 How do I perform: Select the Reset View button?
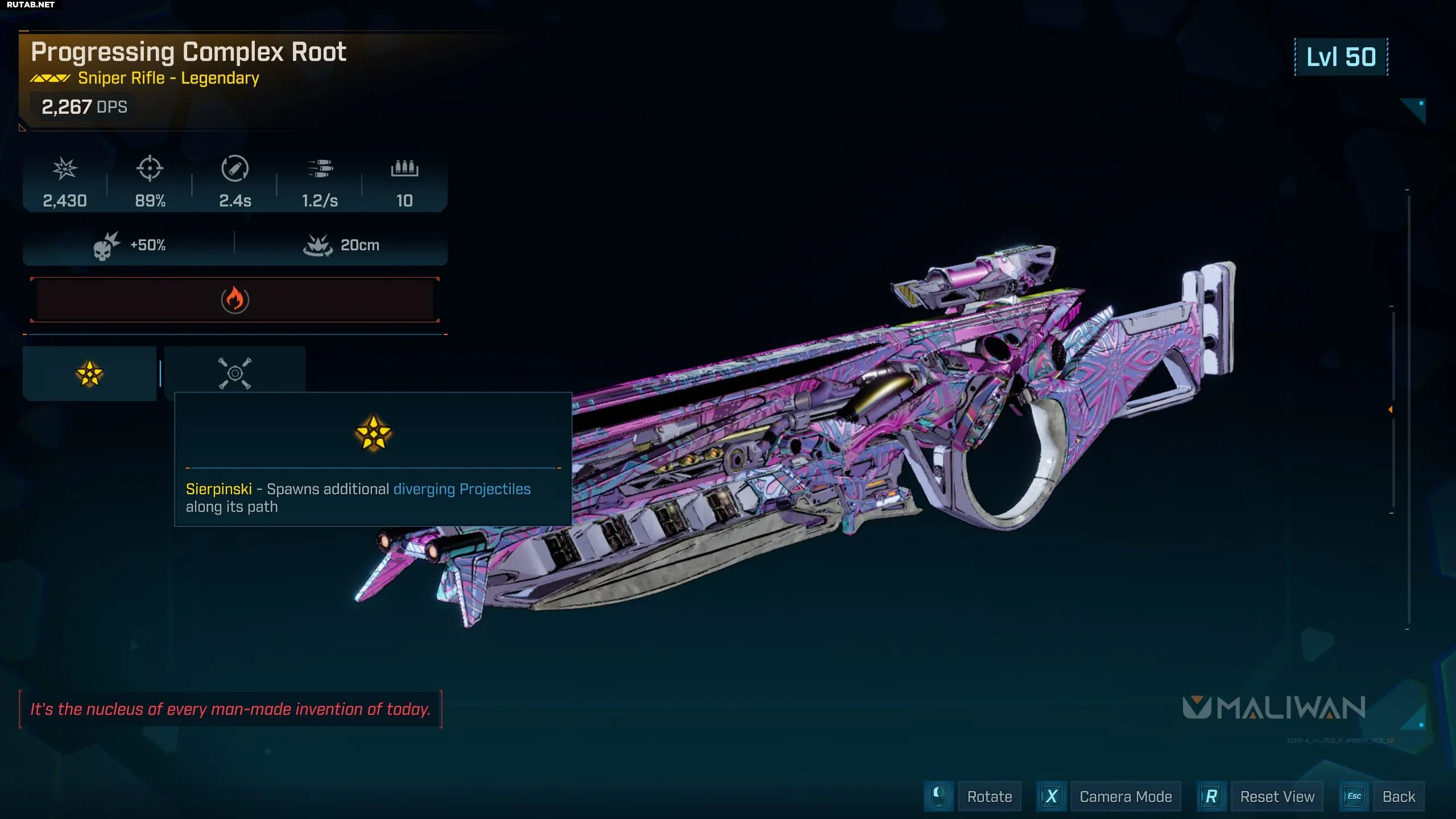coord(1277,797)
